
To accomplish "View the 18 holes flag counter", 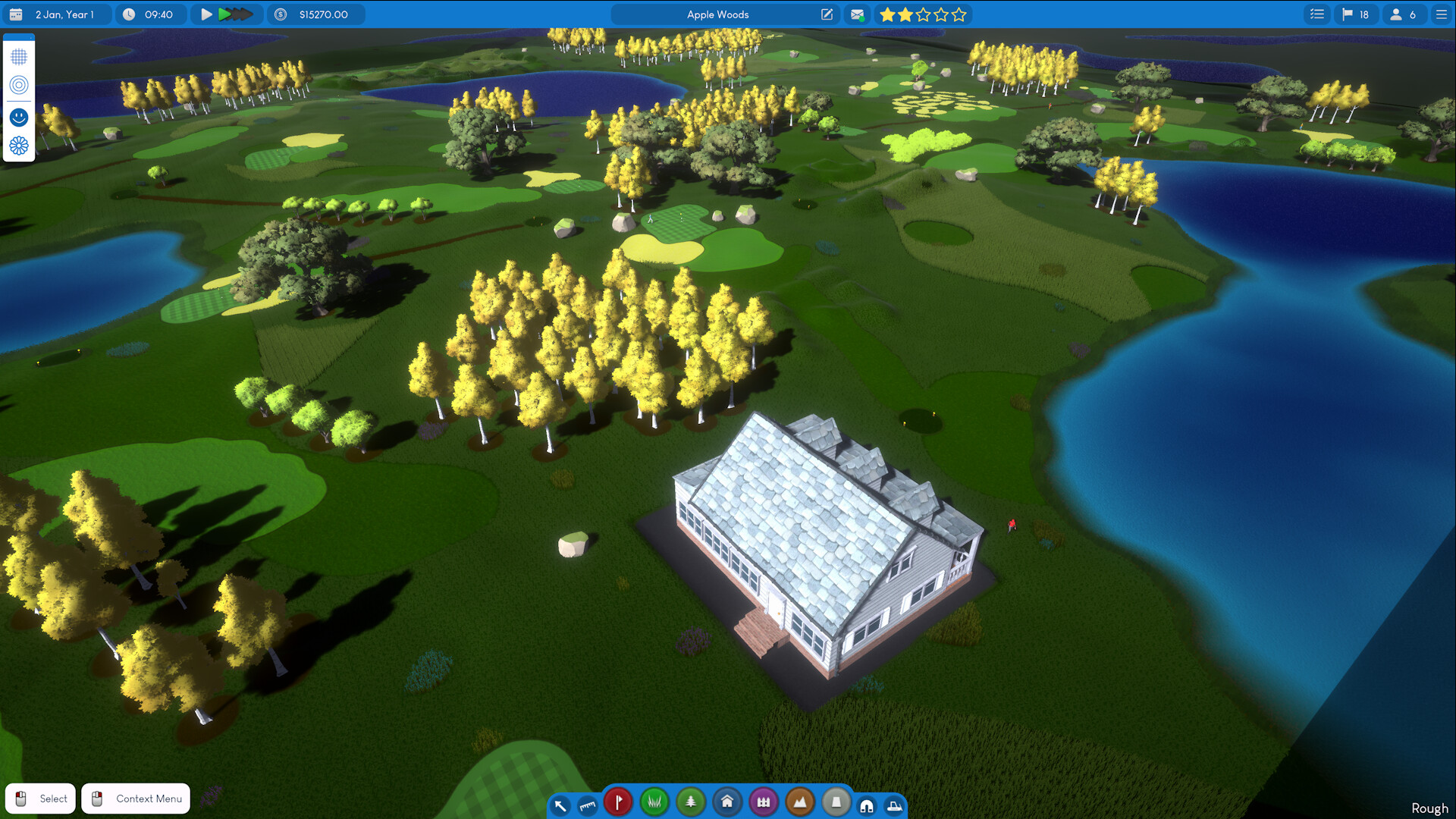I will tap(1356, 14).
